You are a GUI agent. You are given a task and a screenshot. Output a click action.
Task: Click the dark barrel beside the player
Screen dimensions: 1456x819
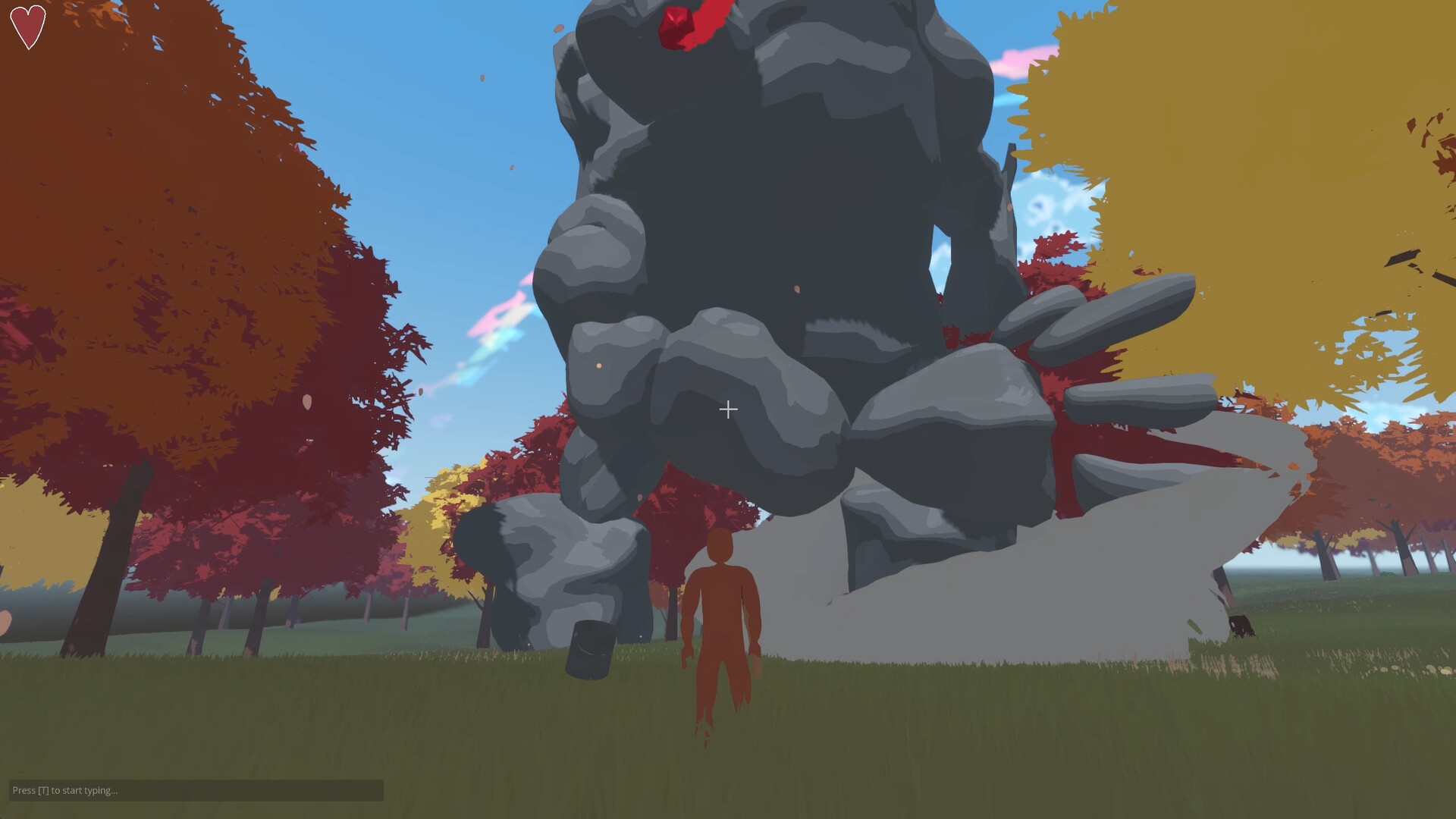(x=590, y=652)
